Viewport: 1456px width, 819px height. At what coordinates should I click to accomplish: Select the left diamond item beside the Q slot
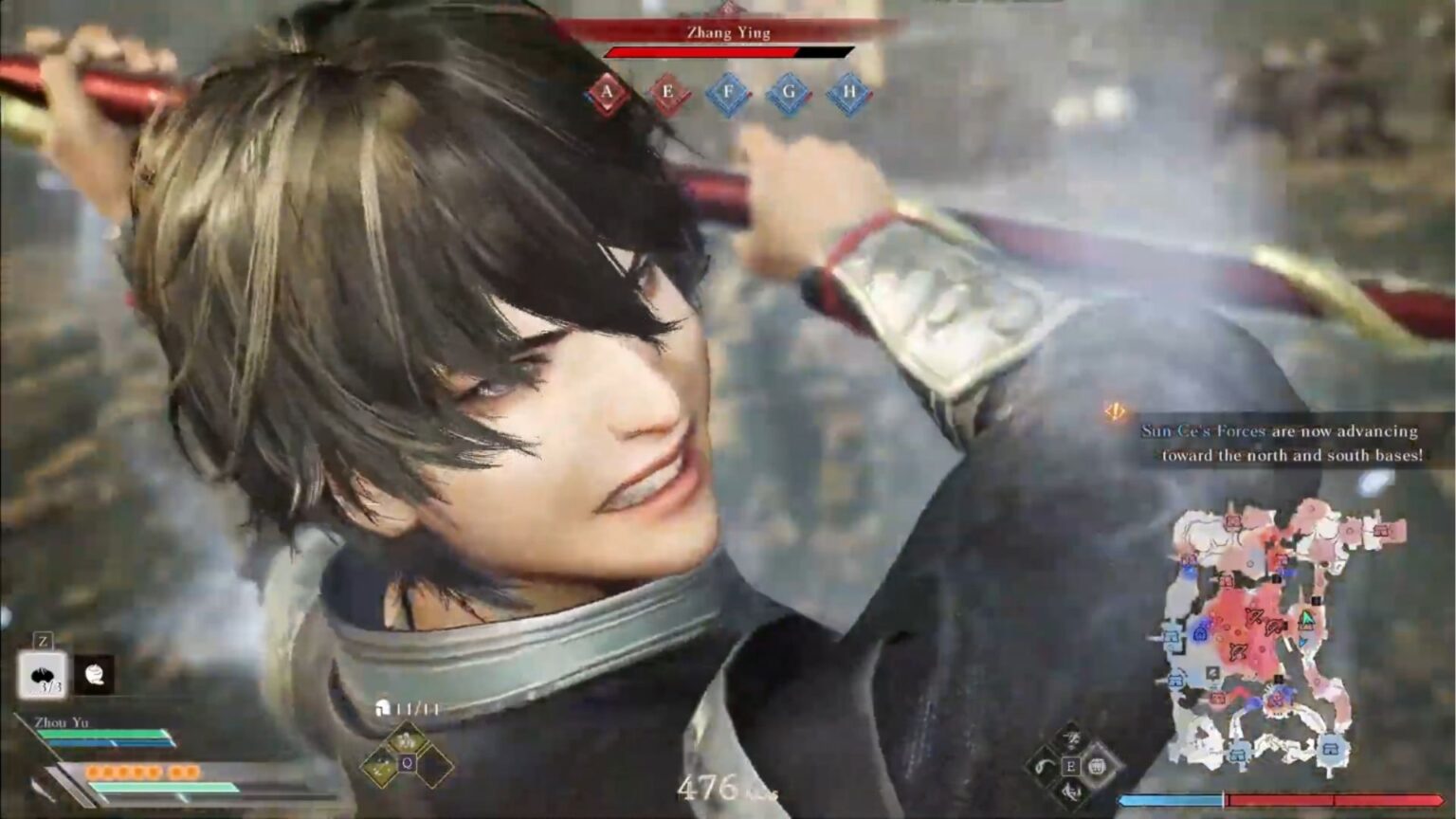click(379, 765)
